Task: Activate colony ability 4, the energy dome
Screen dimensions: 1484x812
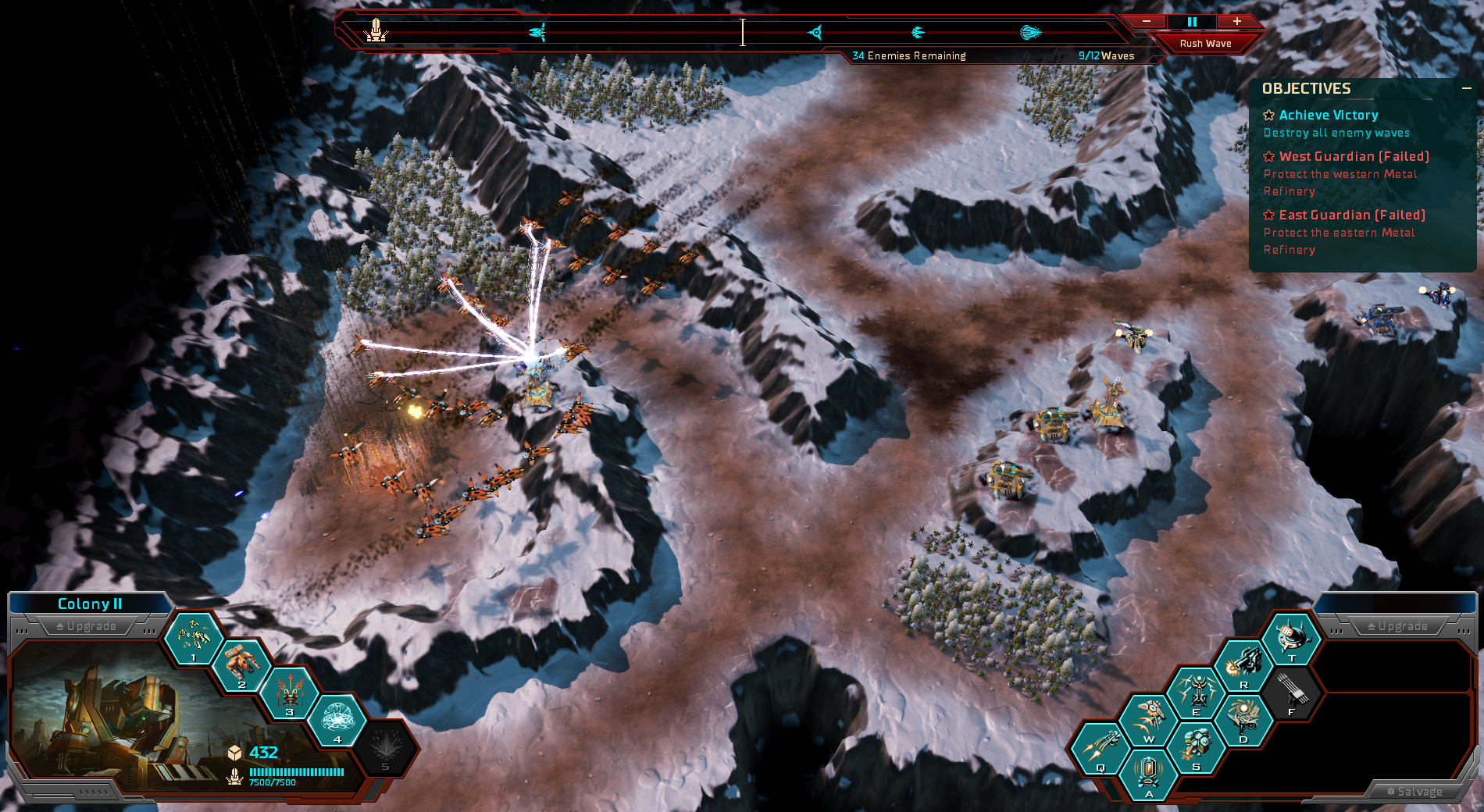Action: tap(337, 718)
